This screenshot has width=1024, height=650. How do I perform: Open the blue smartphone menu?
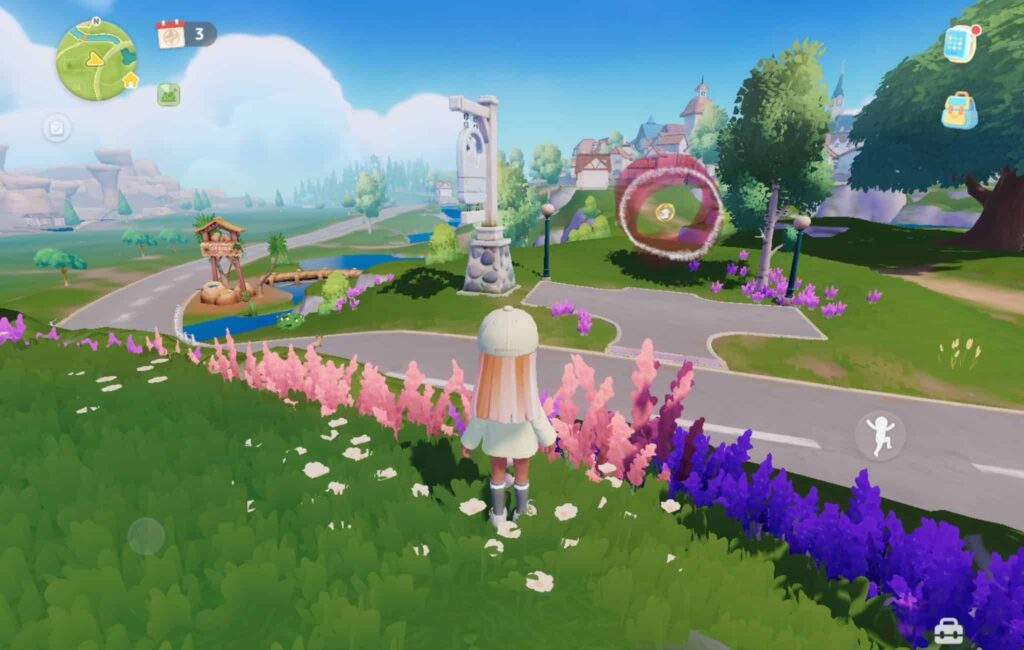[x=959, y=43]
